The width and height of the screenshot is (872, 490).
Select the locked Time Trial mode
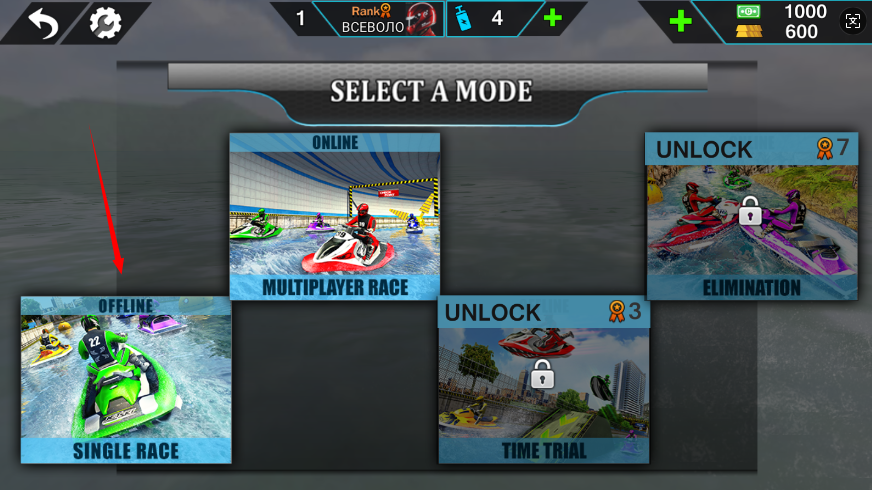[x=544, y=380]
